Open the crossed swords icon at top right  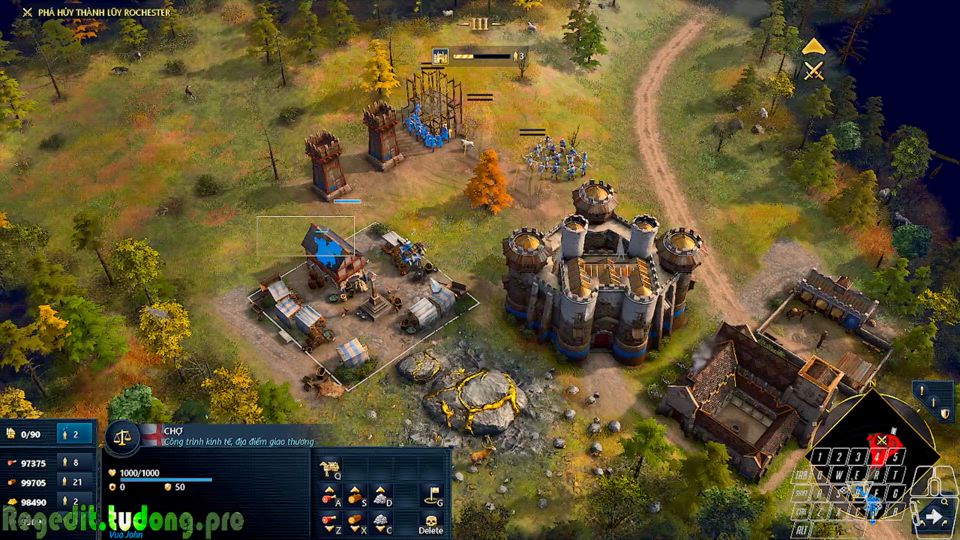(x=815, y=70)
